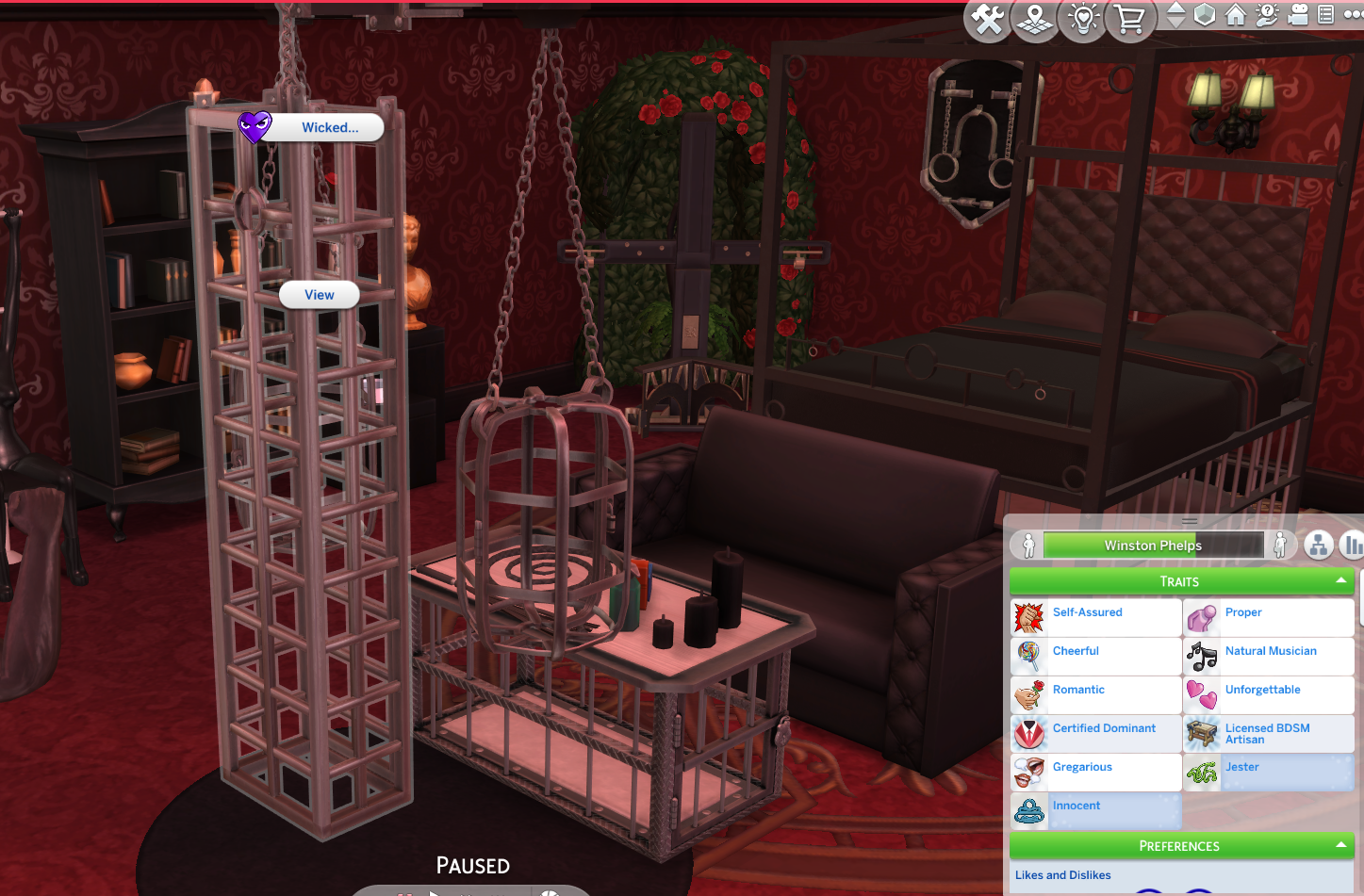This screenshot has width=1364, height=896.
Task: Click the bar chart skills icon
Action: pos(1354,546)
